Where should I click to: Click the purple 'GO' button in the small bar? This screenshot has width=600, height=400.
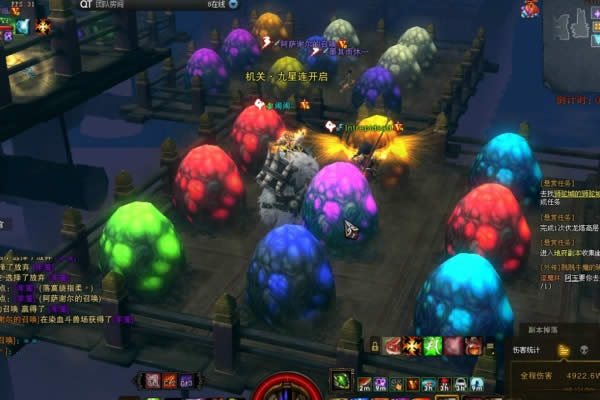[x=187, y=380]
